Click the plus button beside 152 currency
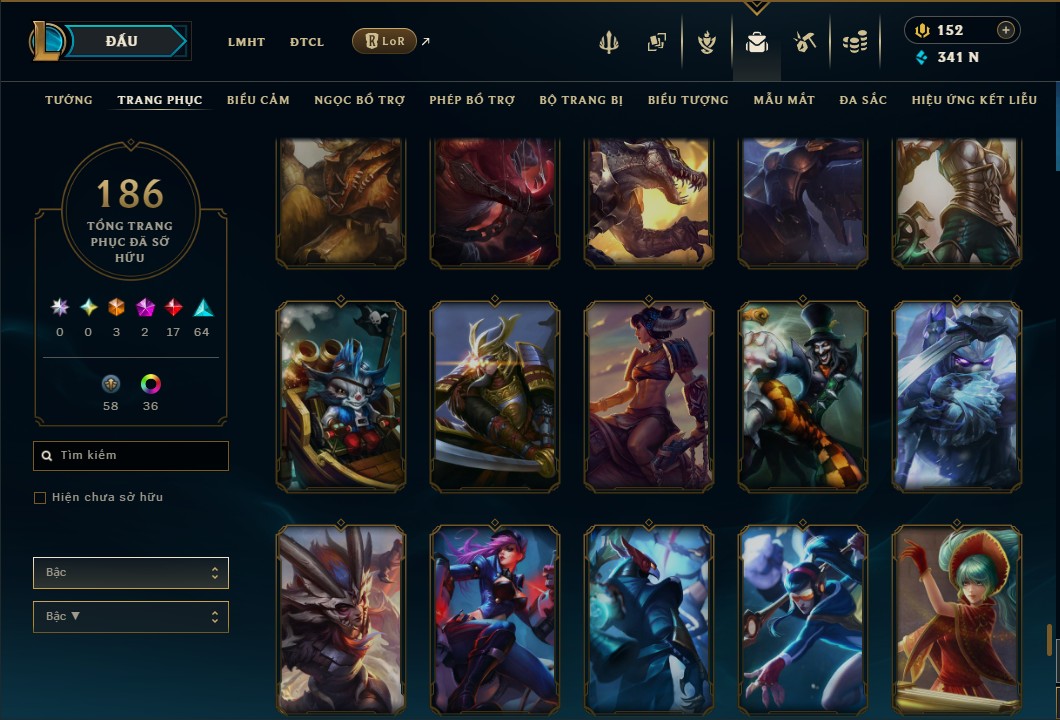Image resolution: width=1060 pixels, height=720 pixels. pos(1006,30)
